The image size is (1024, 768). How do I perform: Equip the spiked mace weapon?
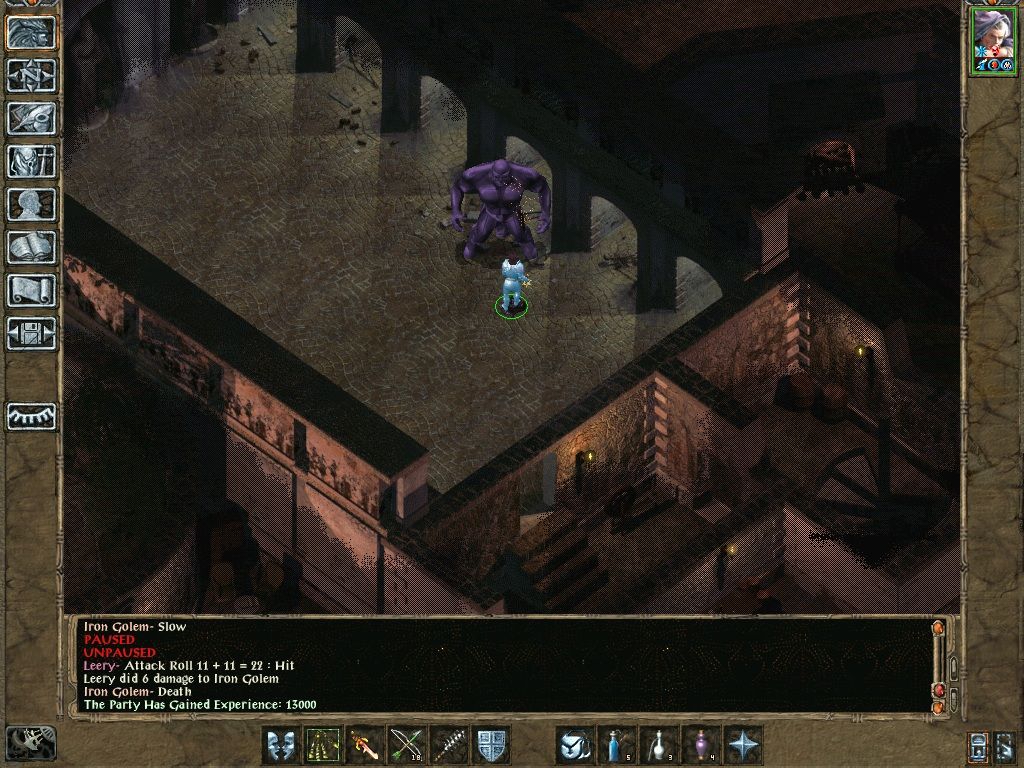pyautogui.click(x=449, y=745)
